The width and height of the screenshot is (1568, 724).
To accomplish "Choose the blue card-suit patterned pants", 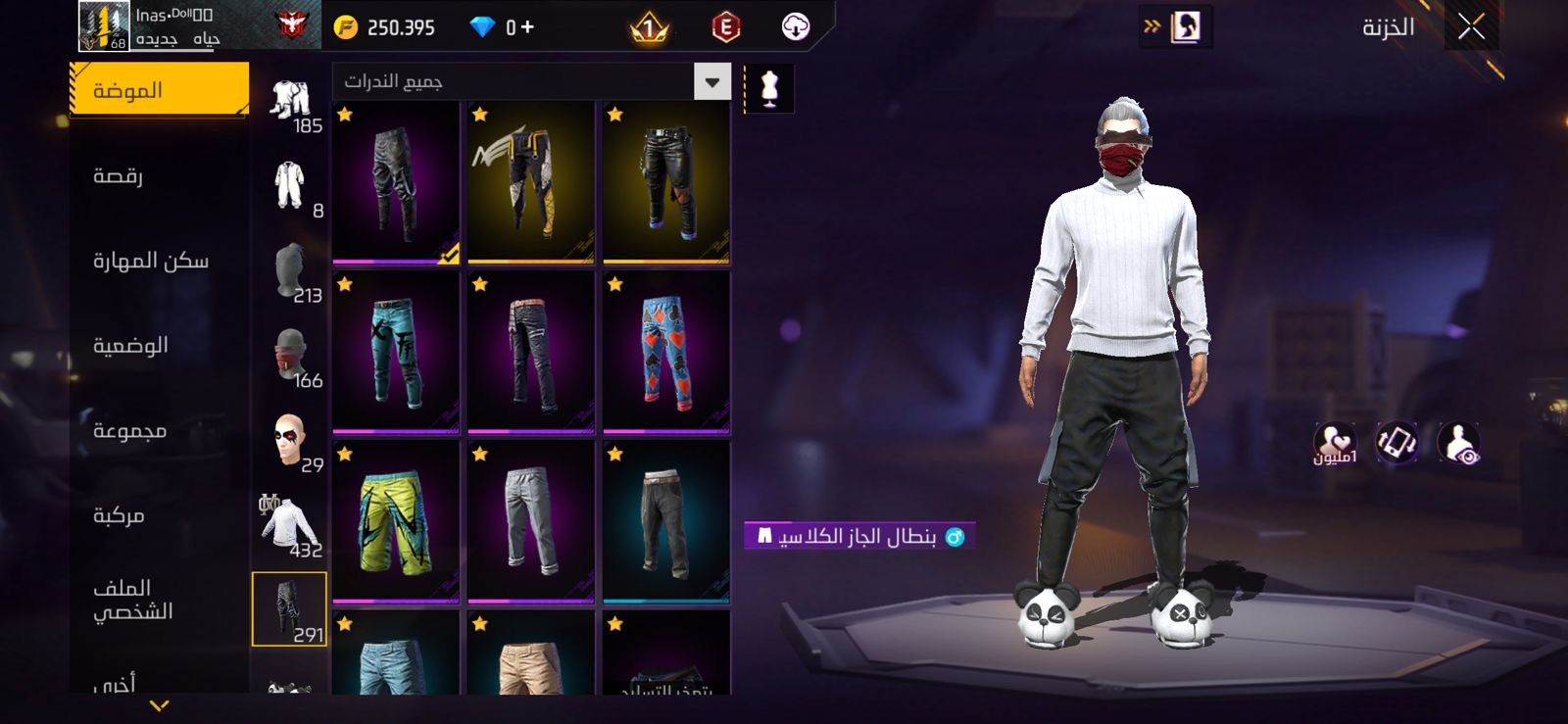I will (666, 351).
